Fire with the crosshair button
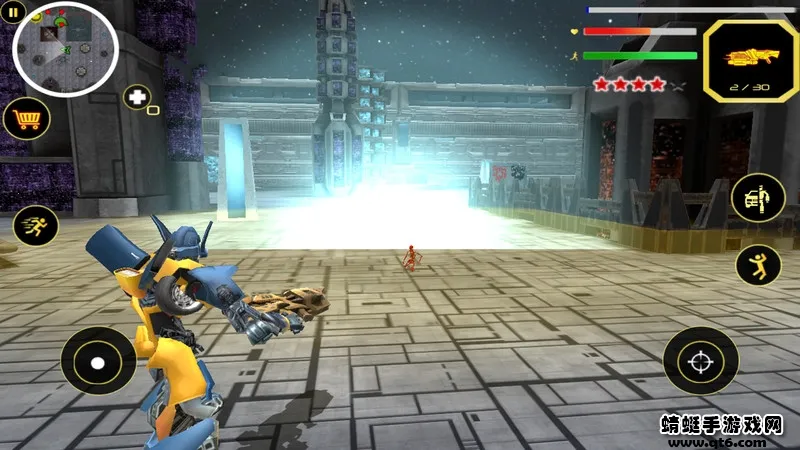The height and width of the screenshot is (450, 800). (x=700, y=360)
